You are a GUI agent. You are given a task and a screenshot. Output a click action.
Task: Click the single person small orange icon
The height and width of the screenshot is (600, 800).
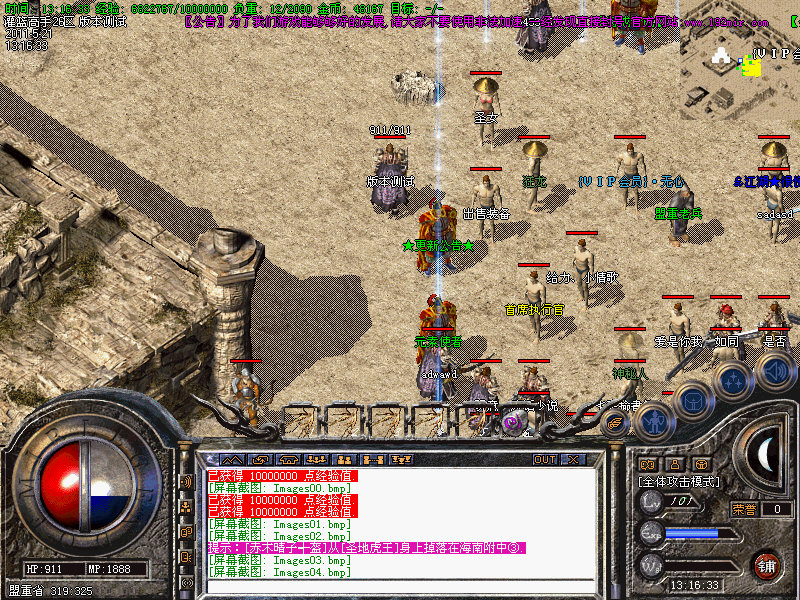[675, 464]
